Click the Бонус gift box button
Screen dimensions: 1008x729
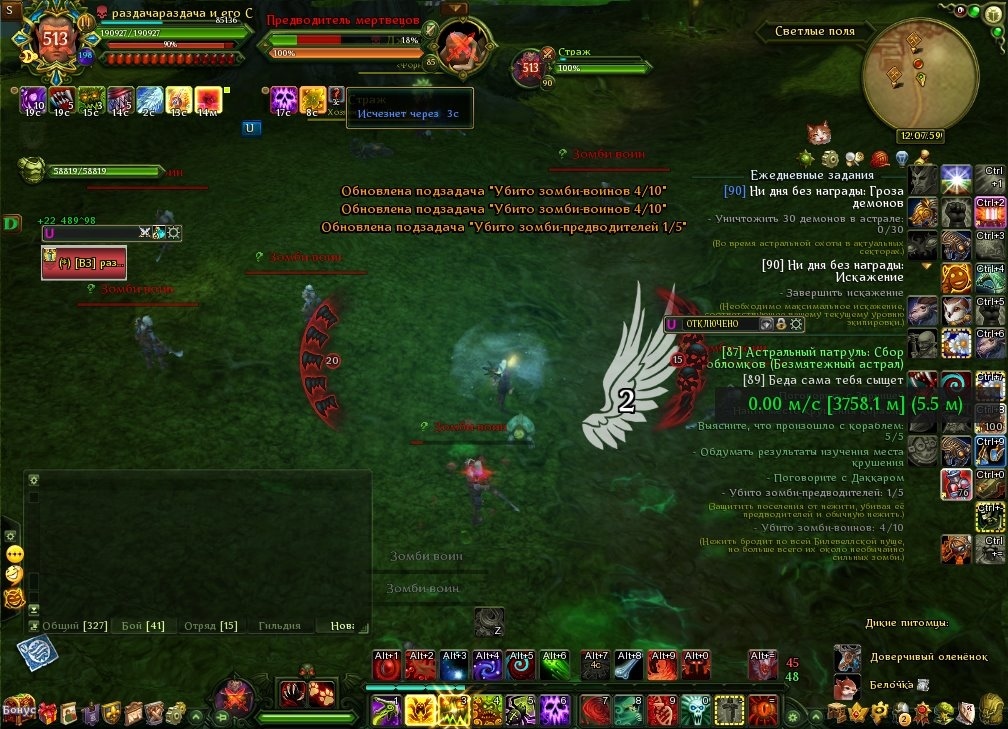point(19,710)
